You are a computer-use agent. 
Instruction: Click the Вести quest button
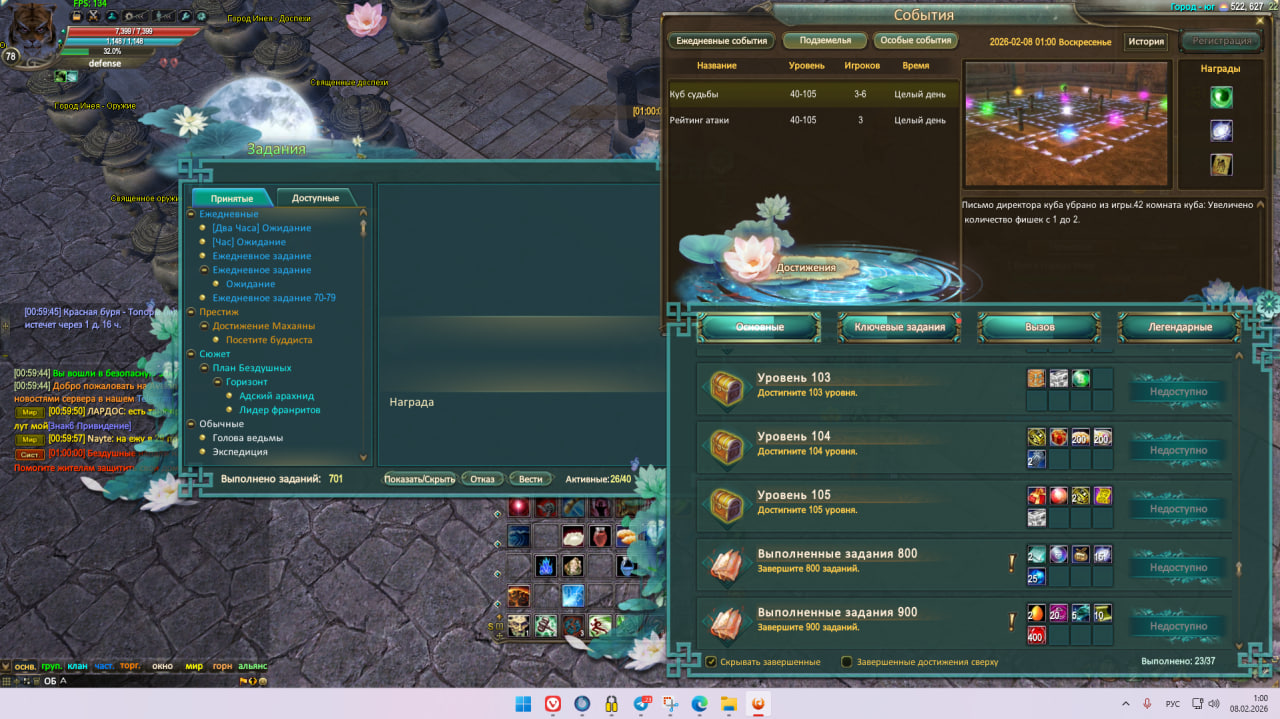coord(531,479)
